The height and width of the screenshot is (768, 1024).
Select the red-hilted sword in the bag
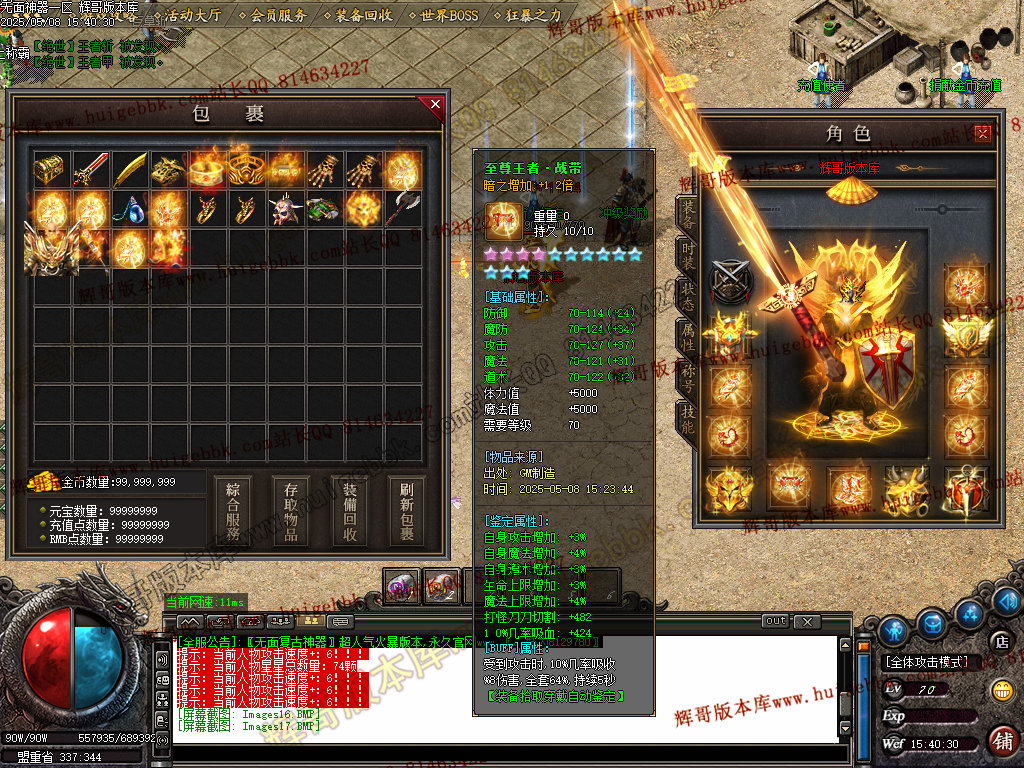tap(90, 170)
